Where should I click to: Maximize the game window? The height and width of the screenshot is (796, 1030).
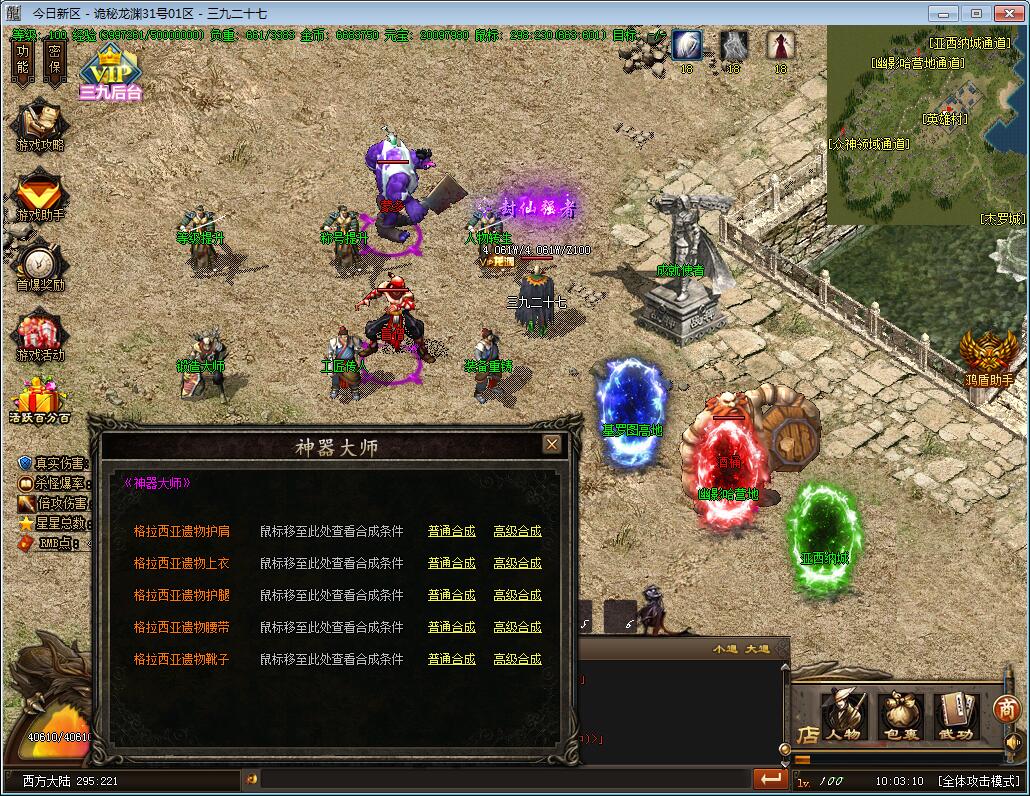pyautogui.click(x=976, y=13)
